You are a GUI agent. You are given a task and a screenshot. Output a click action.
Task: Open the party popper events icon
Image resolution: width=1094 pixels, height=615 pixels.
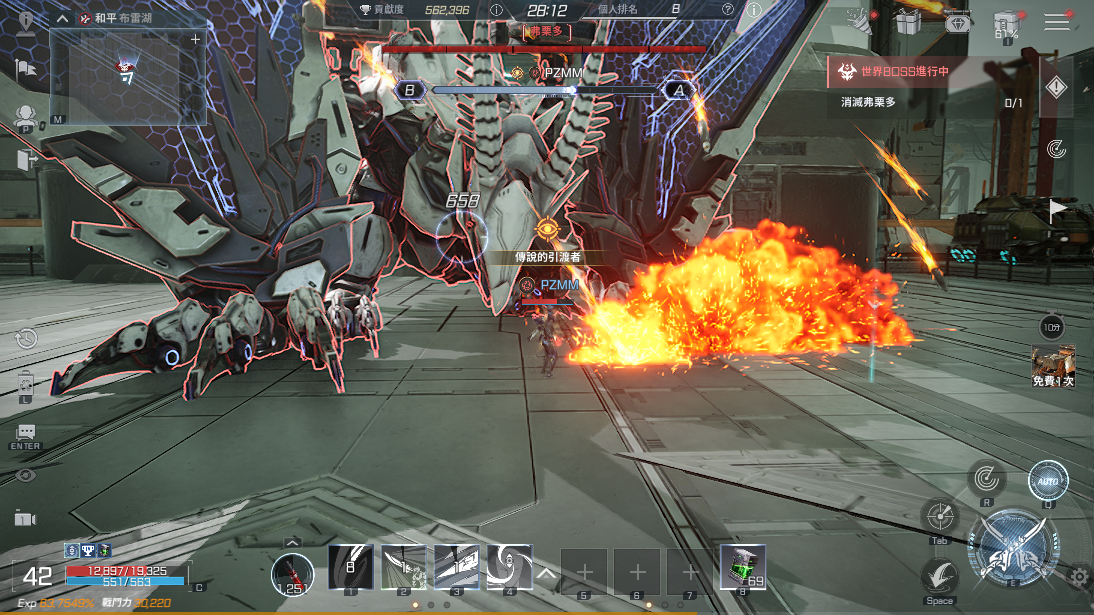858,19
